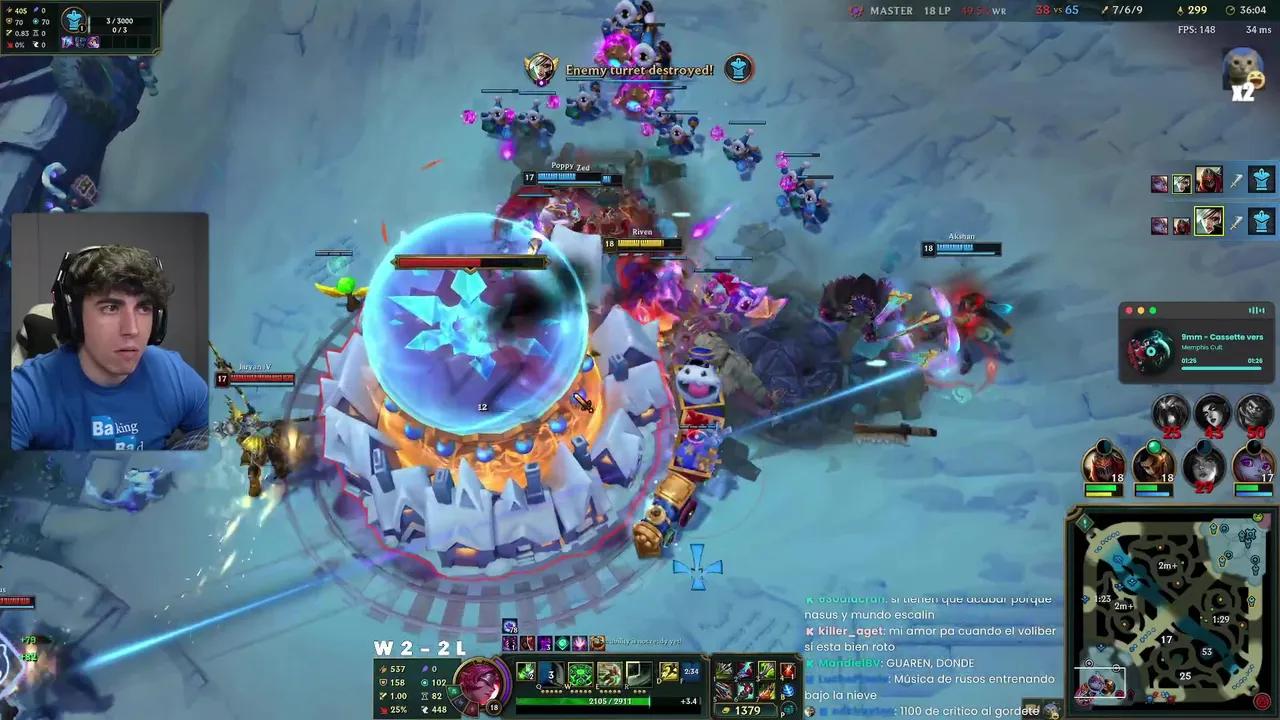Click the equalizer icon on the music widget
Viewport: 1280px width, 720px height.
(x=1256, y=310)
